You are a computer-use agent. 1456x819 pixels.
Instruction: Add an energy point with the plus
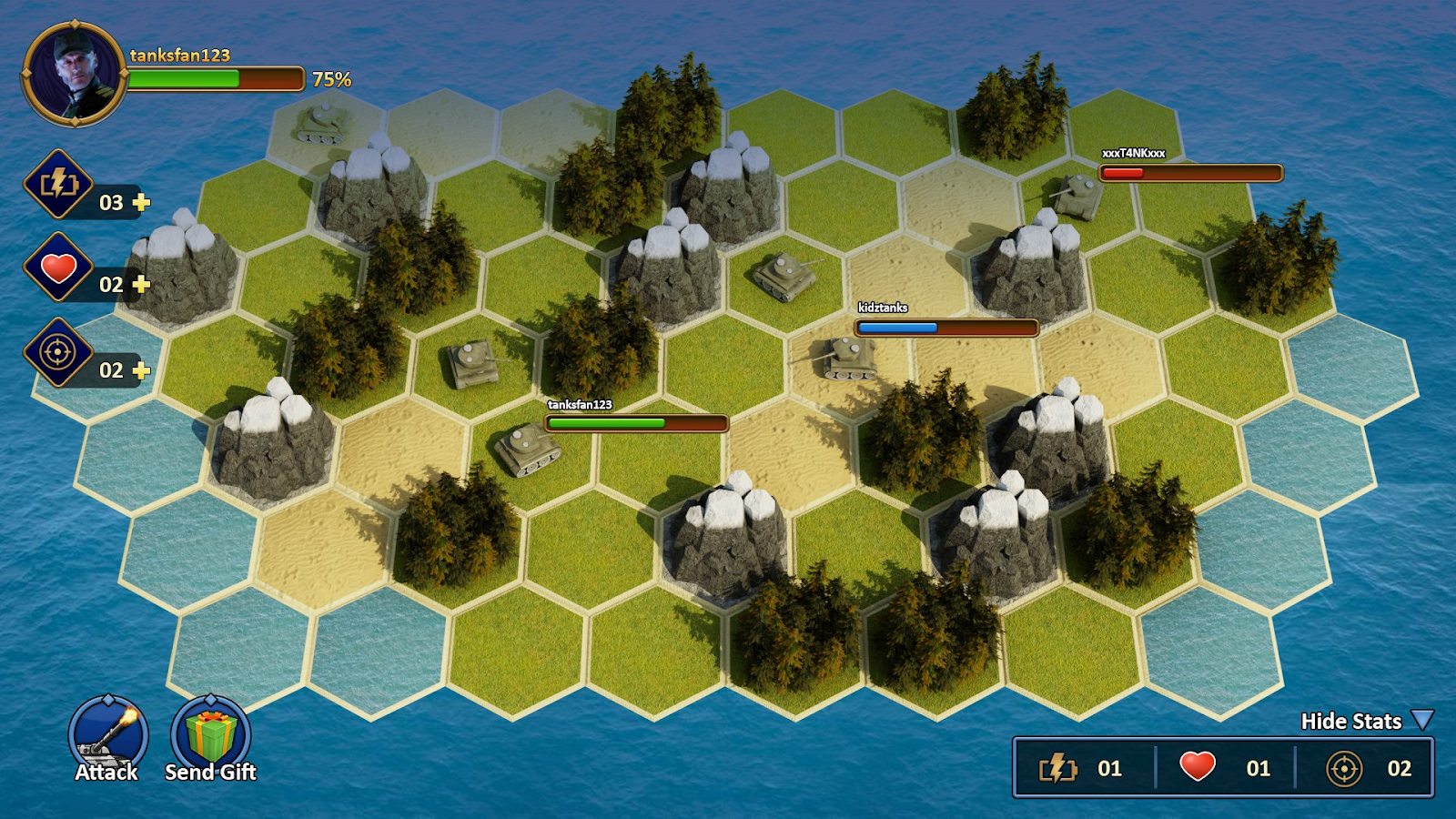click(141, 202)
